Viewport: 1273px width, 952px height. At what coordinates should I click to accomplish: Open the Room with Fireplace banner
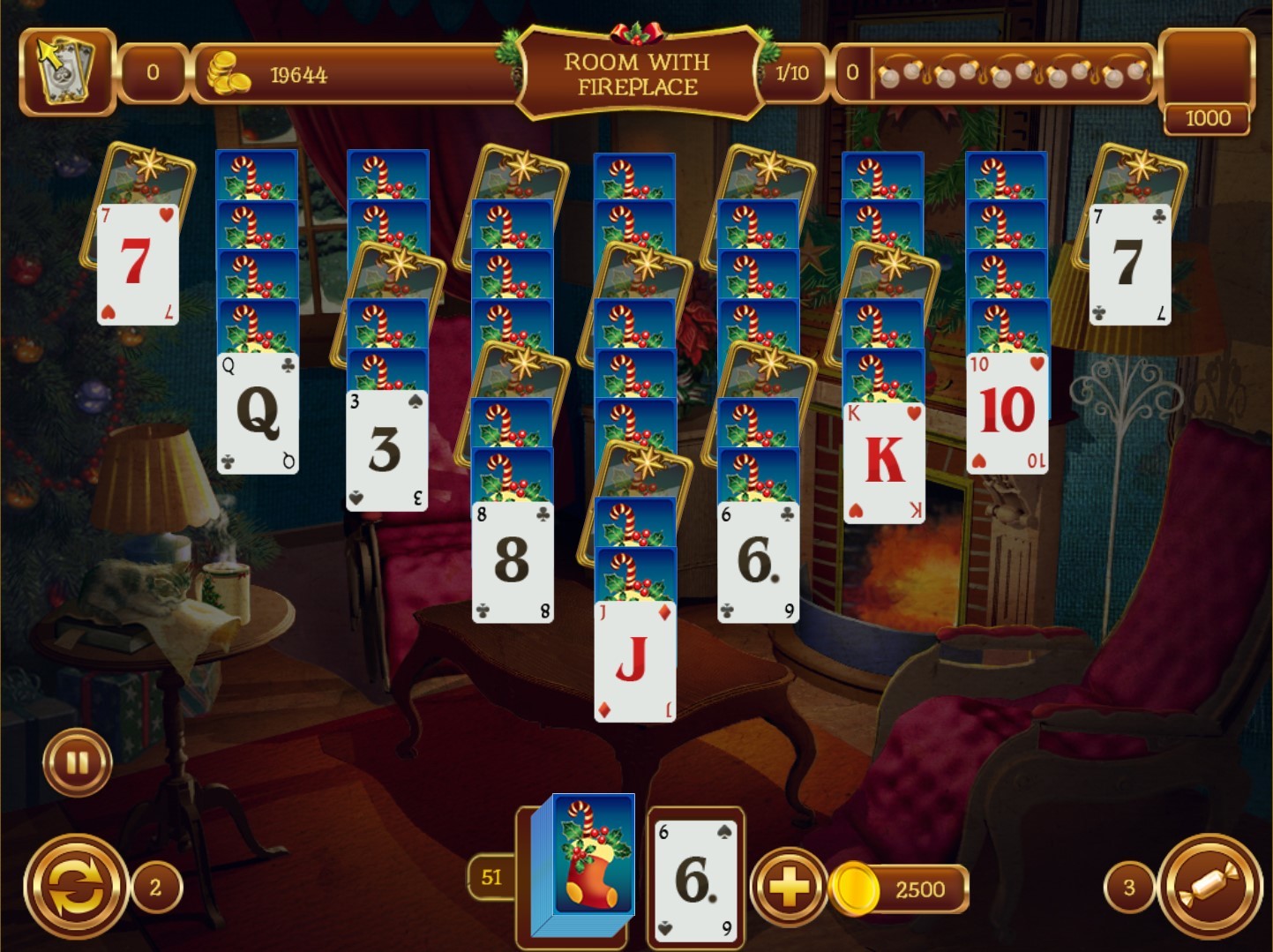click(x=637, y=71)
